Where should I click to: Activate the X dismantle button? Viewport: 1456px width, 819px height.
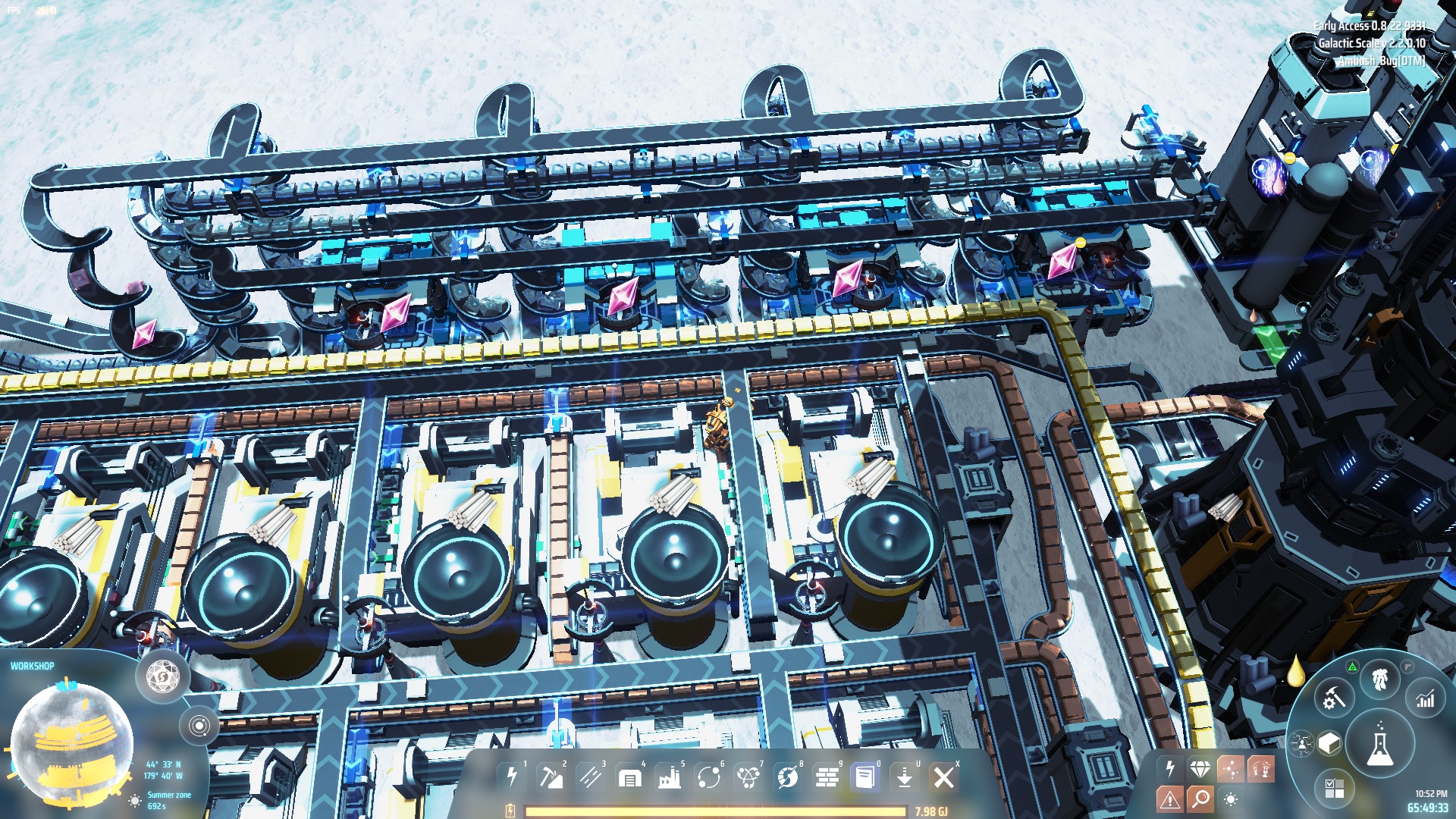tap(944, 777)
